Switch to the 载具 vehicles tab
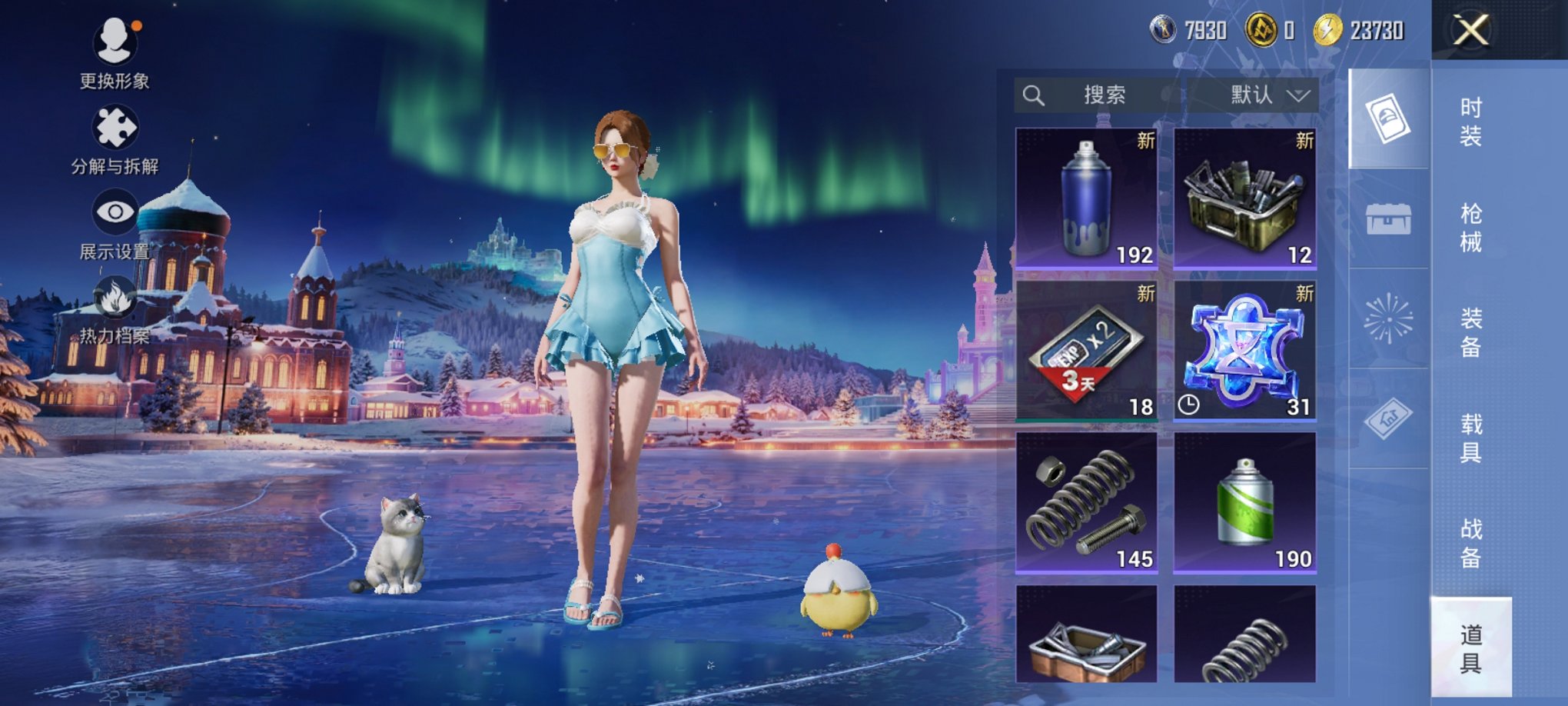 [1470, 438]
